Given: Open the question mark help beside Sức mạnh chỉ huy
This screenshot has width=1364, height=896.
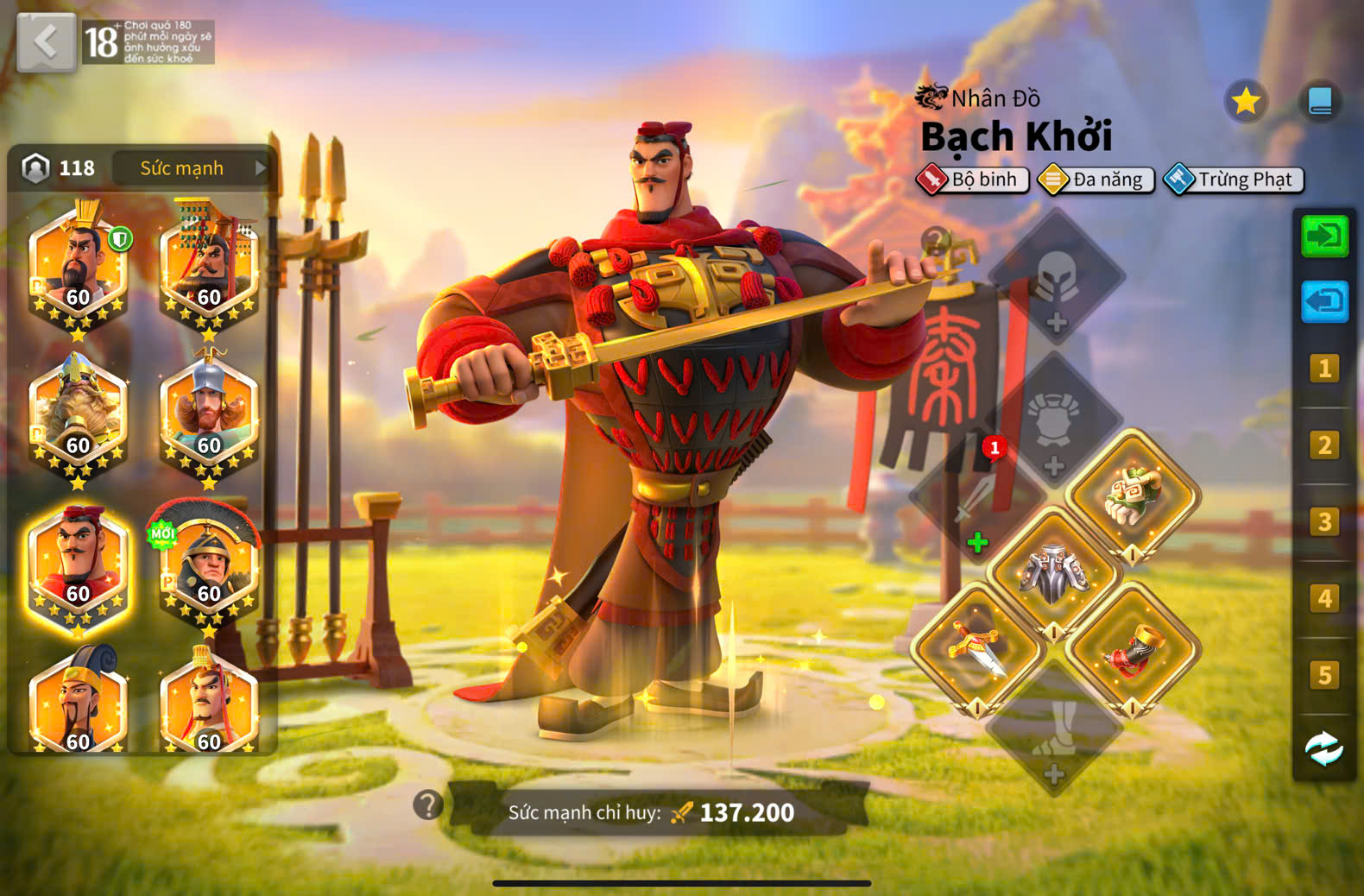Looking at the screenshot, I should [x=427, y=805].
